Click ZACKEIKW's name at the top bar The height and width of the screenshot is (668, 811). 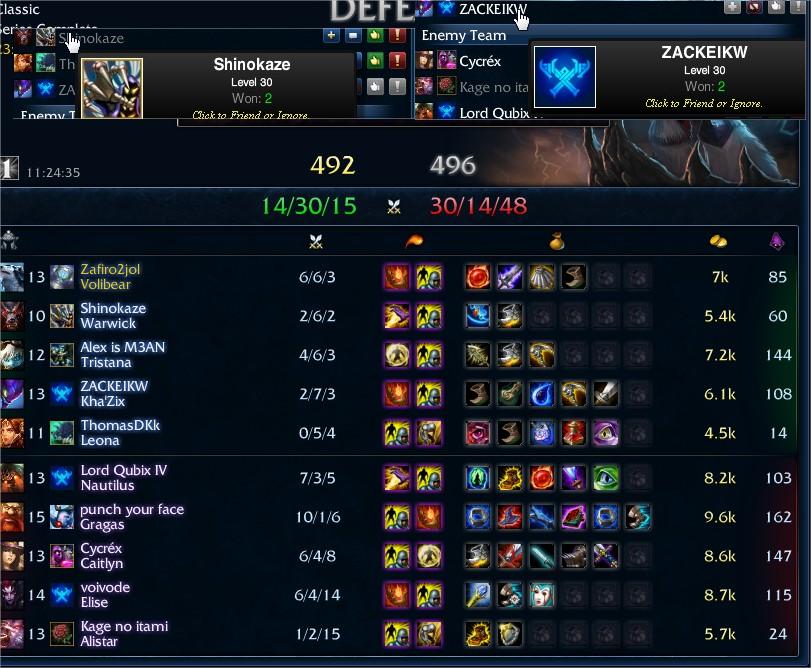pos(492,9)
